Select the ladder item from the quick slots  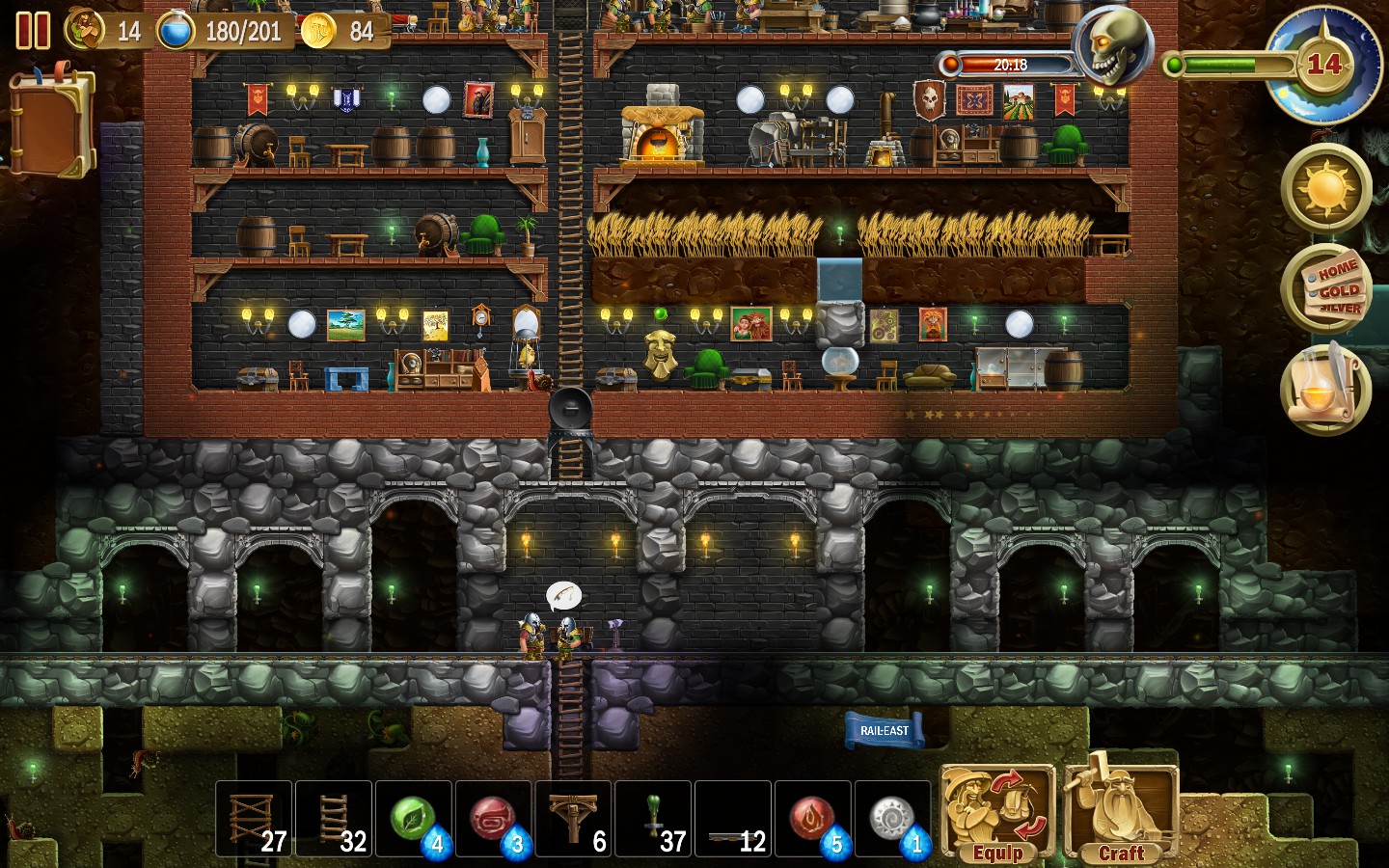334,820
